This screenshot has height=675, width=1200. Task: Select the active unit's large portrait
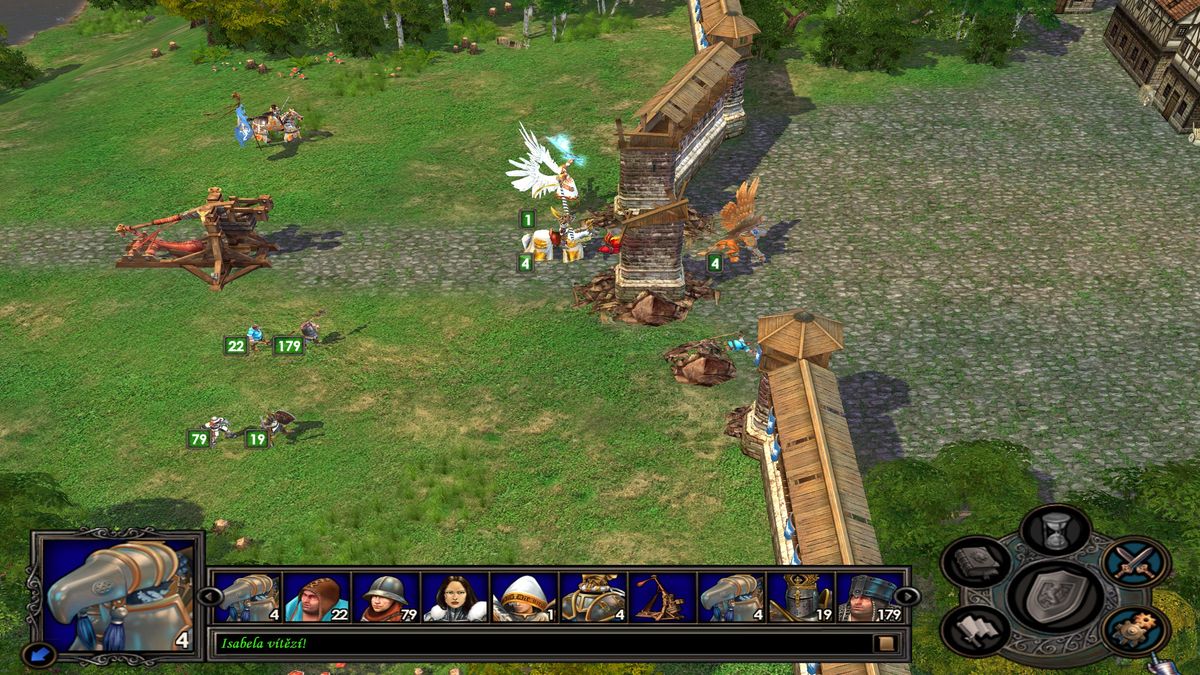click(x=119, y=594)
